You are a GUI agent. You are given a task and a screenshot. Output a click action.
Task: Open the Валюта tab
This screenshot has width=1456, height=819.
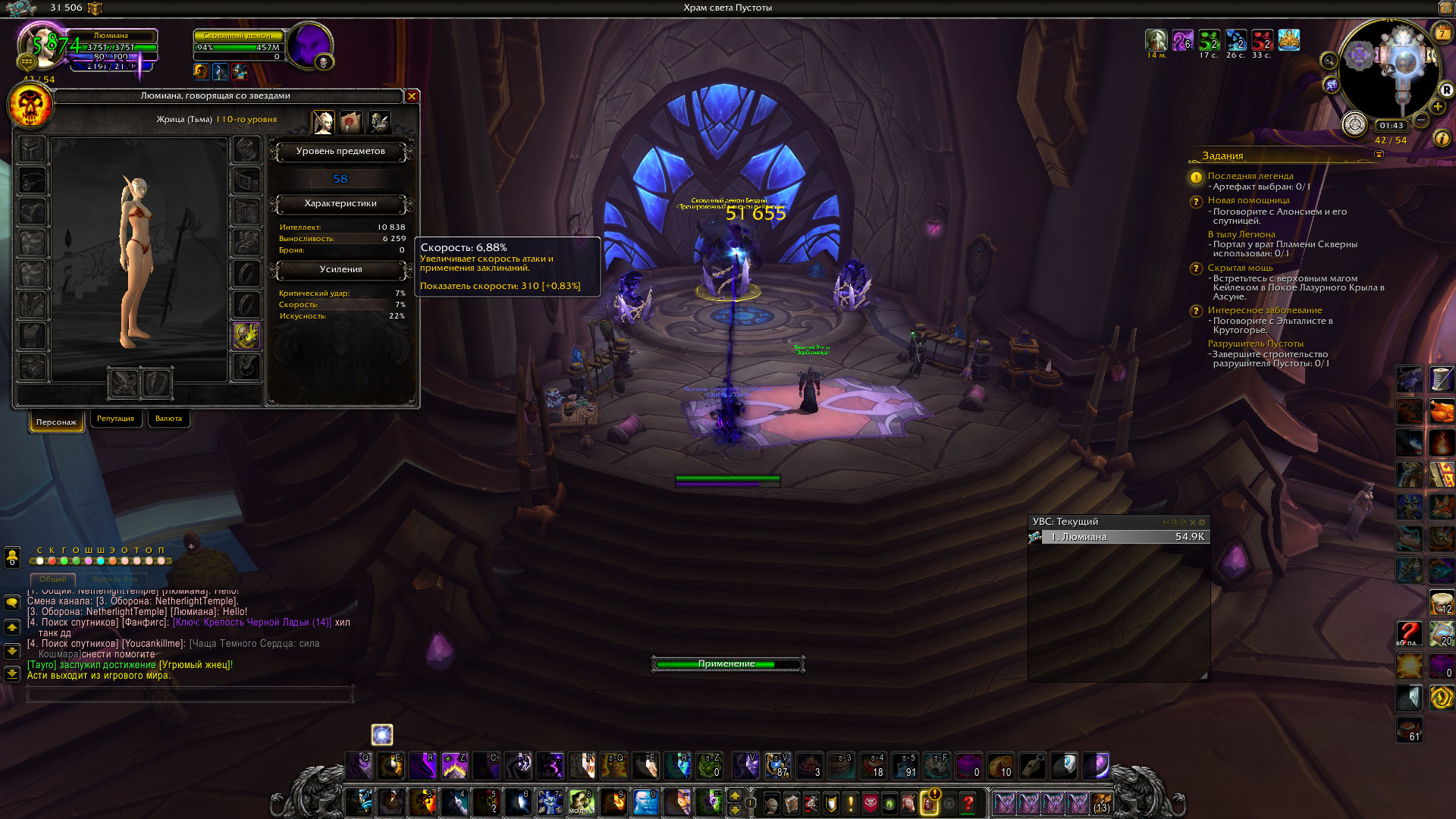coord(168,419)
